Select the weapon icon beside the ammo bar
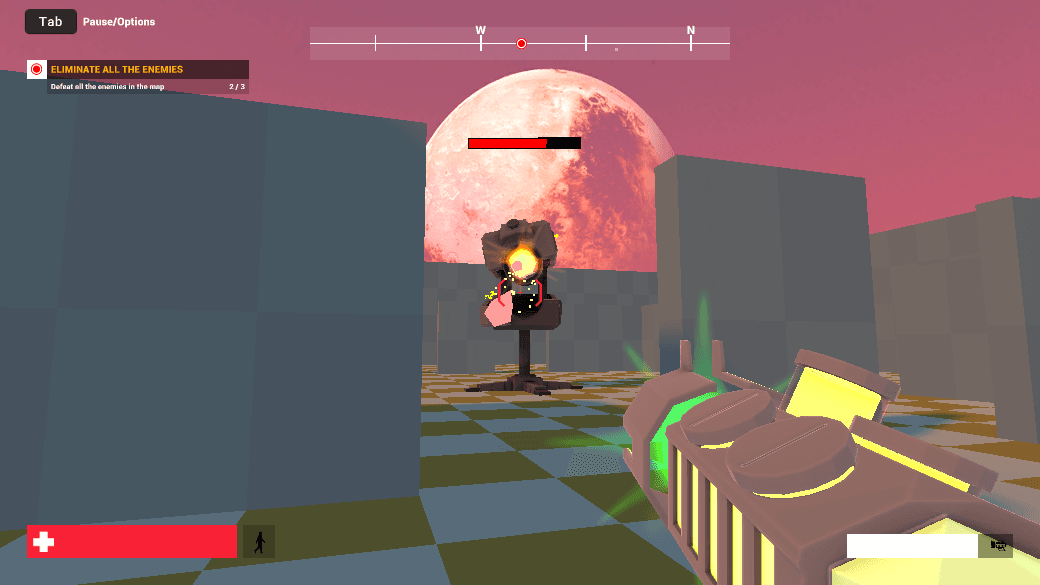1040x585 pixels. coord(997,545)
